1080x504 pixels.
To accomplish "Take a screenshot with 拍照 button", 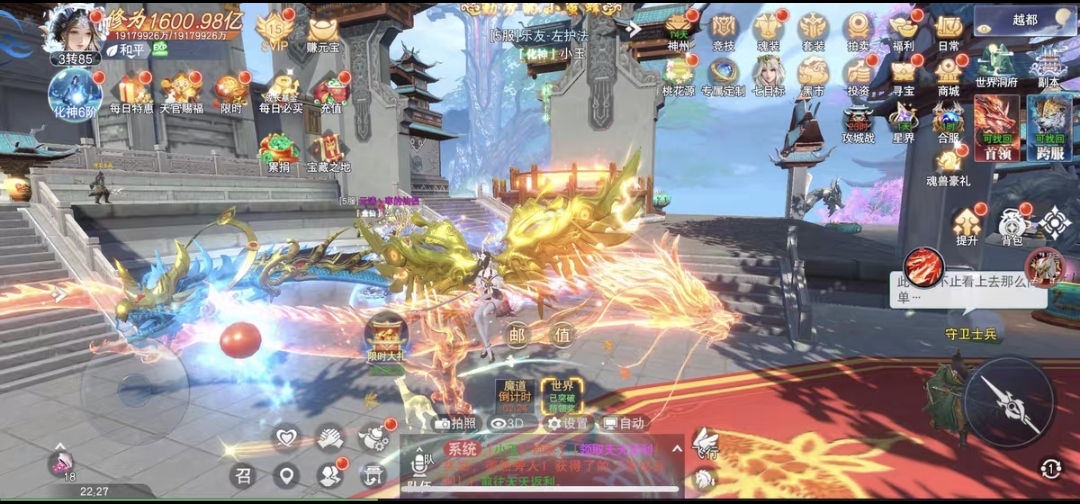I will (x=456, y=423).
